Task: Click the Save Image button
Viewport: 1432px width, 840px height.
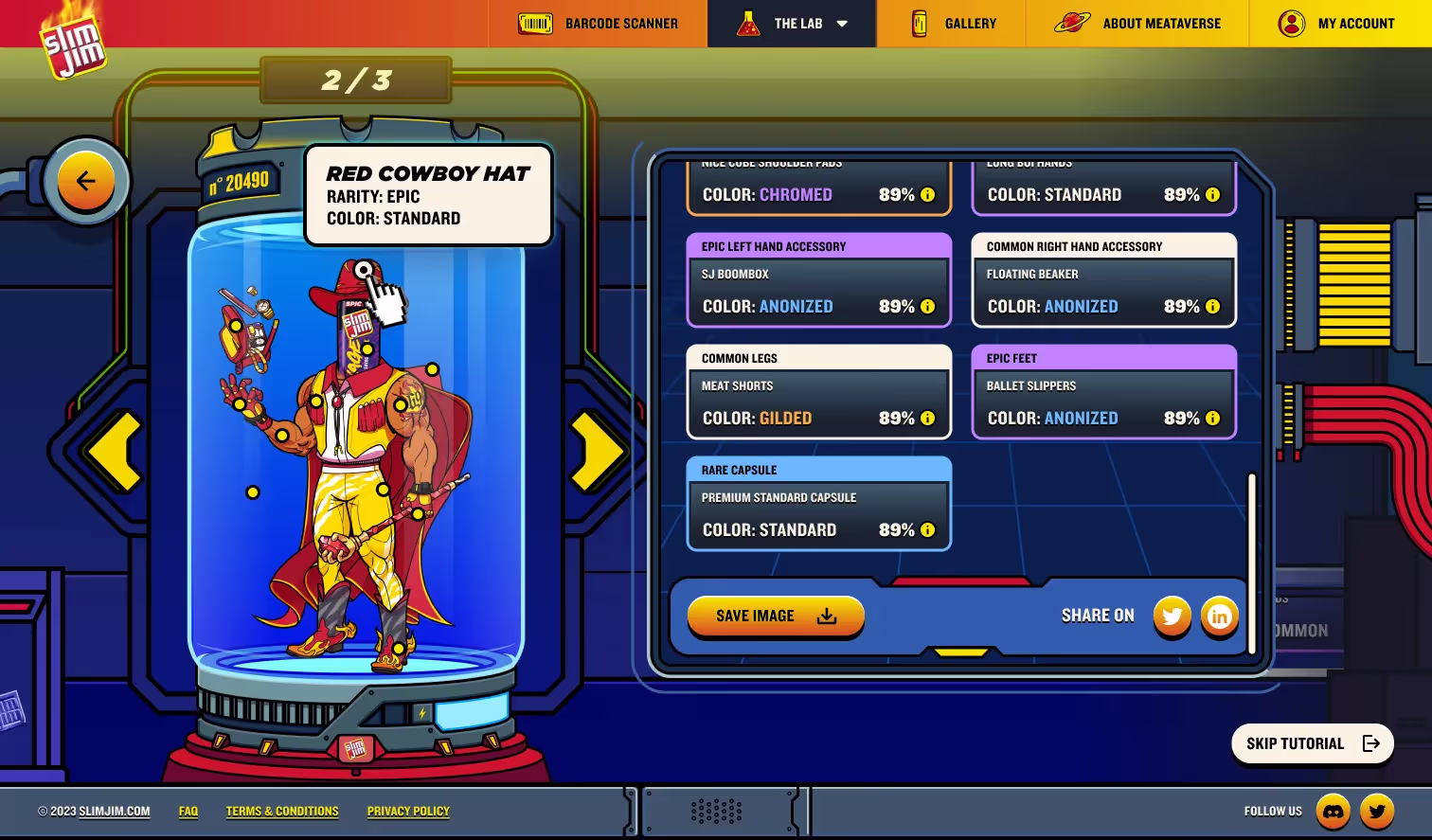Action: tap(775, 617)
